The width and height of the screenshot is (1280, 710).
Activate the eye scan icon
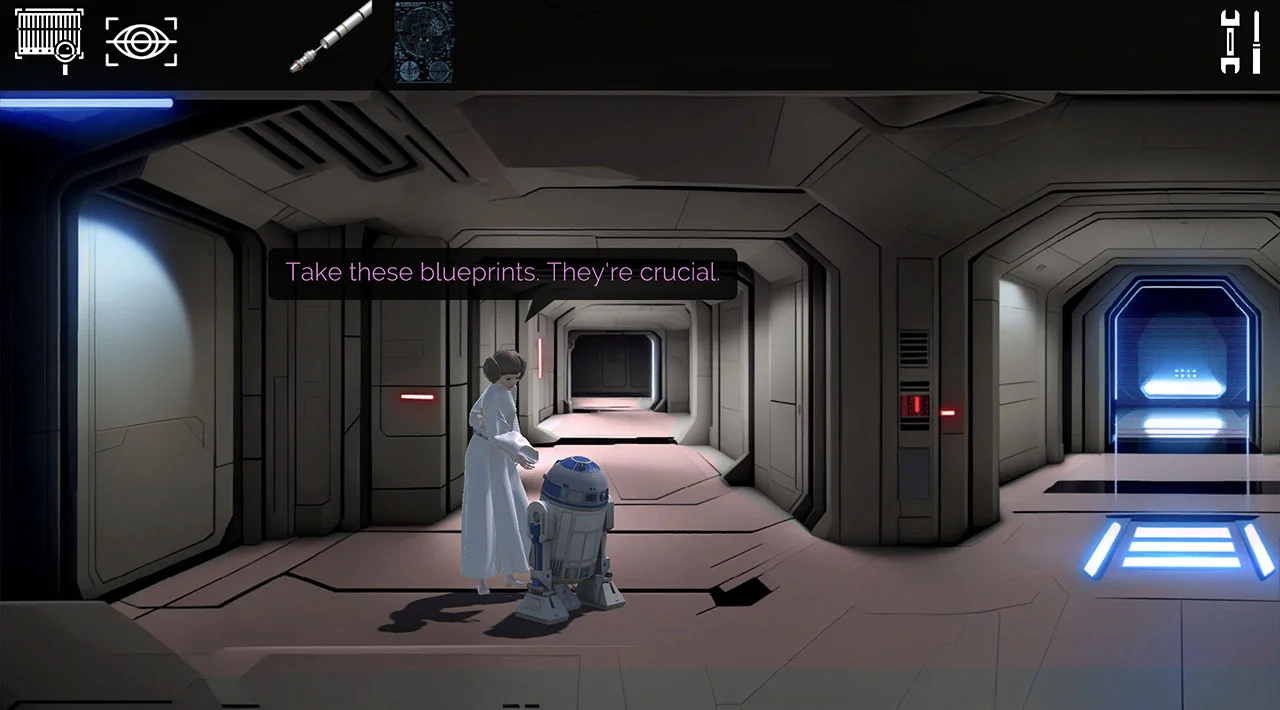tap(141, 41)
